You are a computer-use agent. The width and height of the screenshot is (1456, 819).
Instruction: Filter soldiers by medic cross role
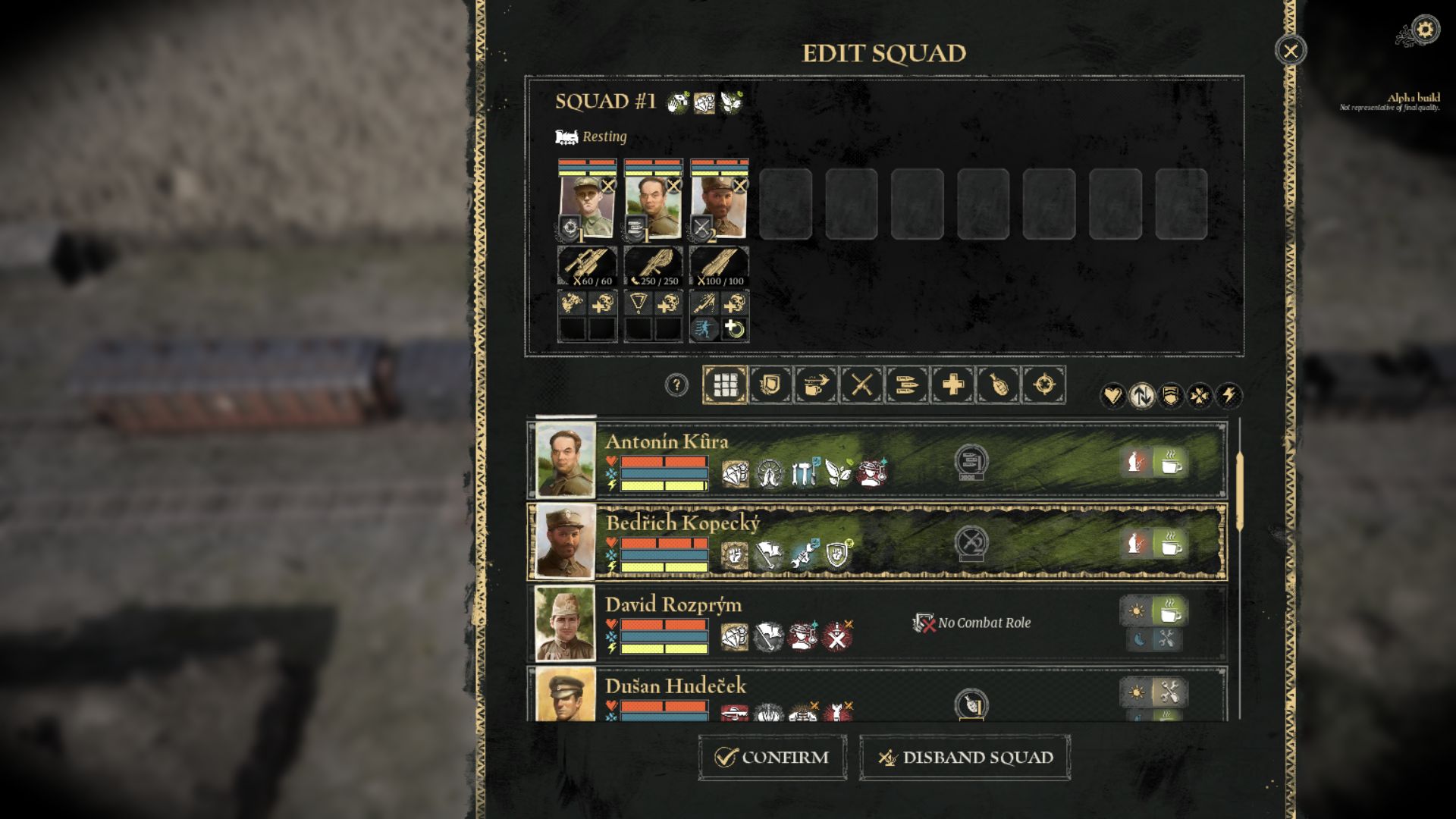[952, 385]
